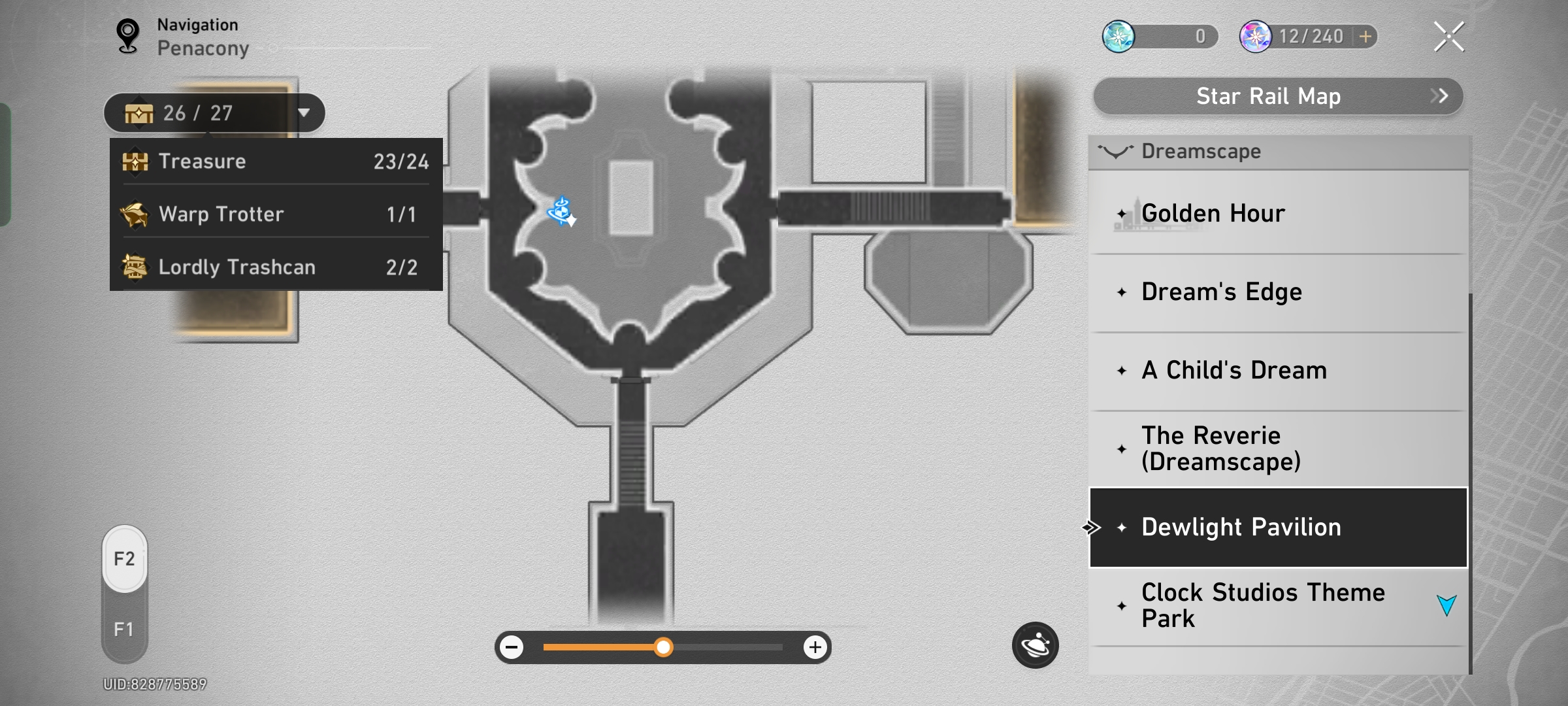The width and height of the screenshot is (1568, 706).
Task: Expand Star Rail Map with the double arrow
Action: point(1439,95)
